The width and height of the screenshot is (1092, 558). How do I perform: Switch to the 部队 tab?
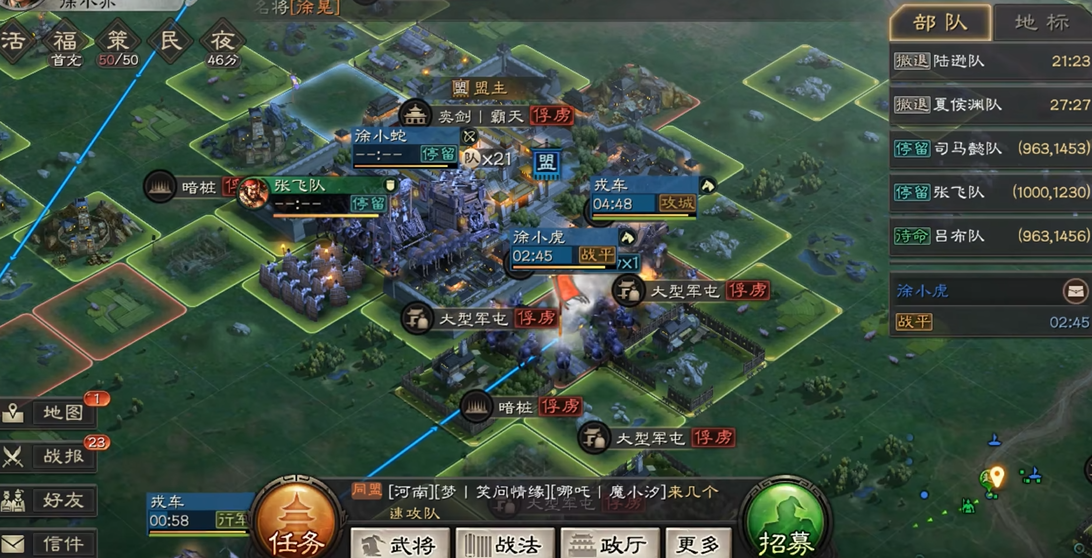click(x=939, y=23)
